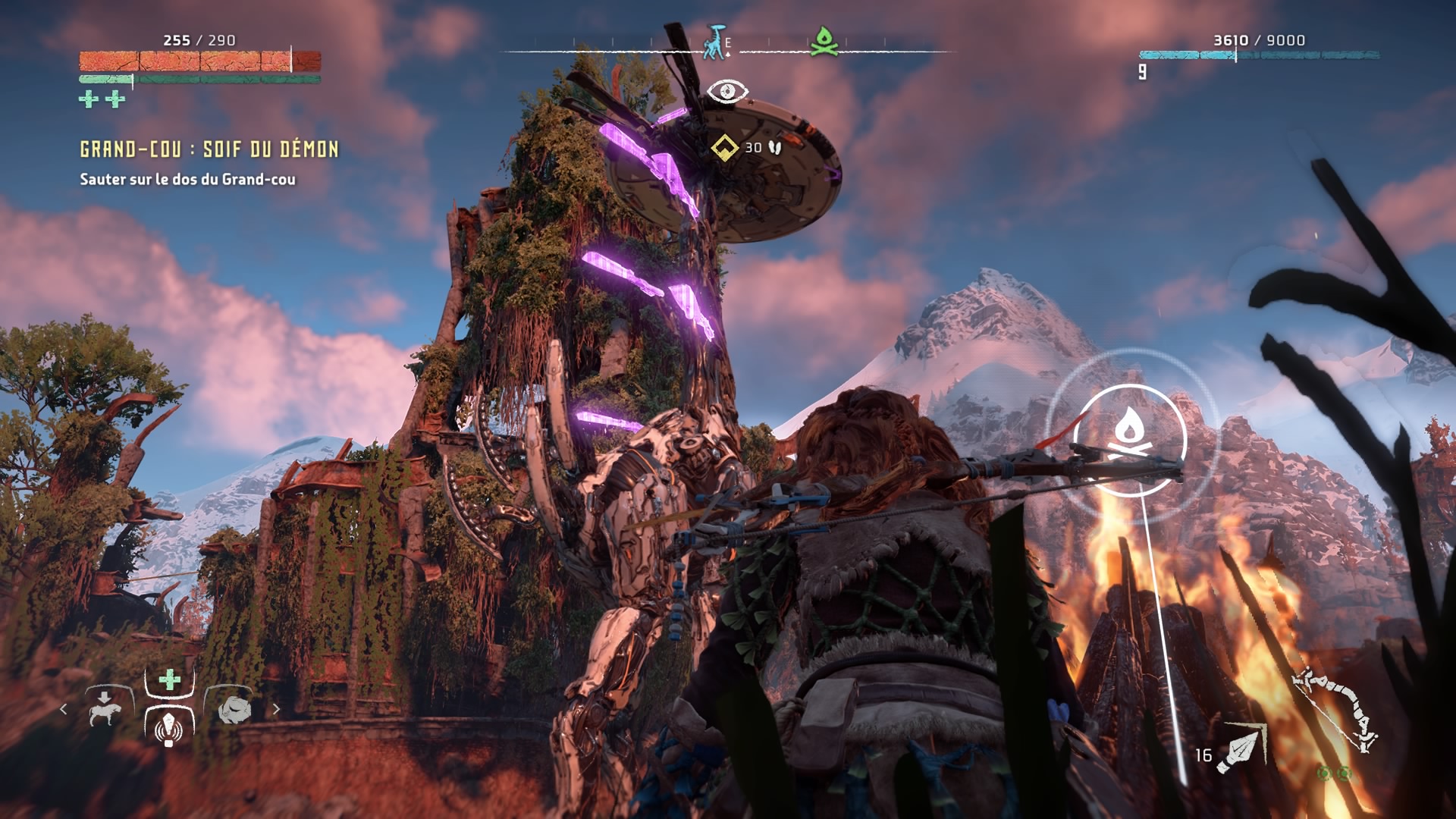Select the green campfire icon on the compass
Image resolution: width=1456 pixels, height=819 pixels.
(x=824, y=42)
